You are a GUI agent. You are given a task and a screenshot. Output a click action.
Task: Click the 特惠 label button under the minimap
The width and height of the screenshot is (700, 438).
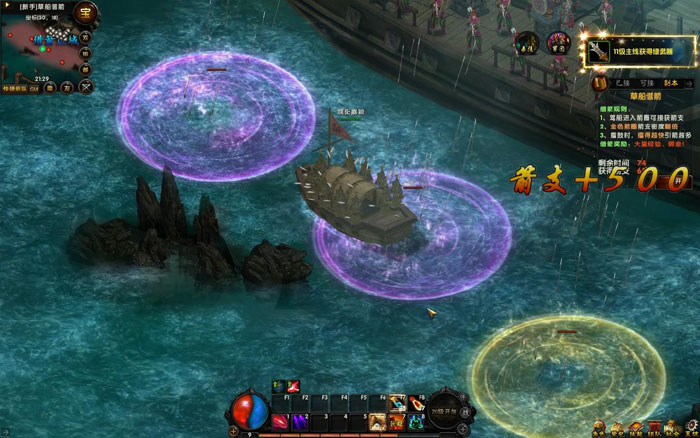click(x=18, y=88)
